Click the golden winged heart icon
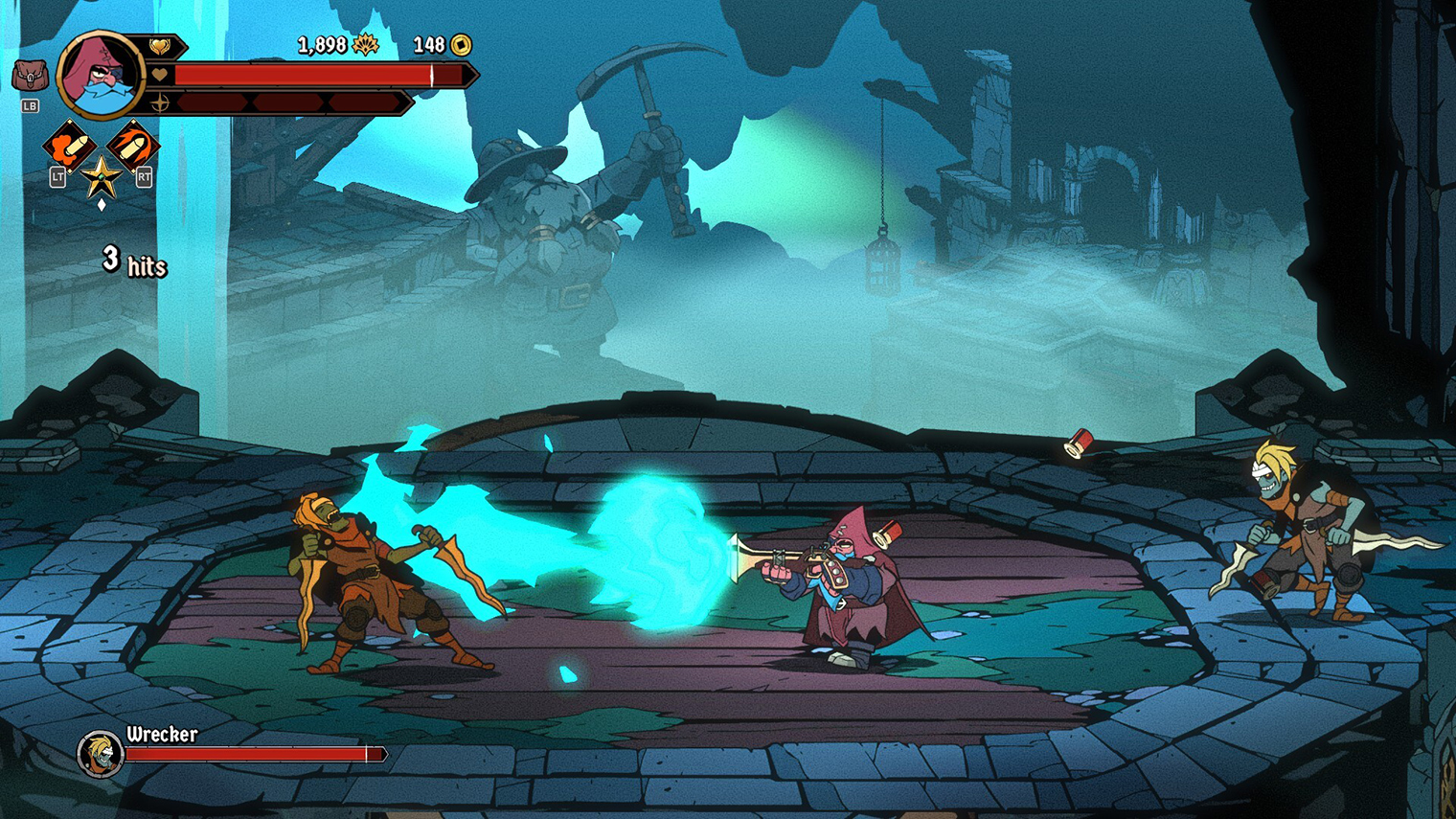This screenshot has width=1456, height=819. coord(160,46)
